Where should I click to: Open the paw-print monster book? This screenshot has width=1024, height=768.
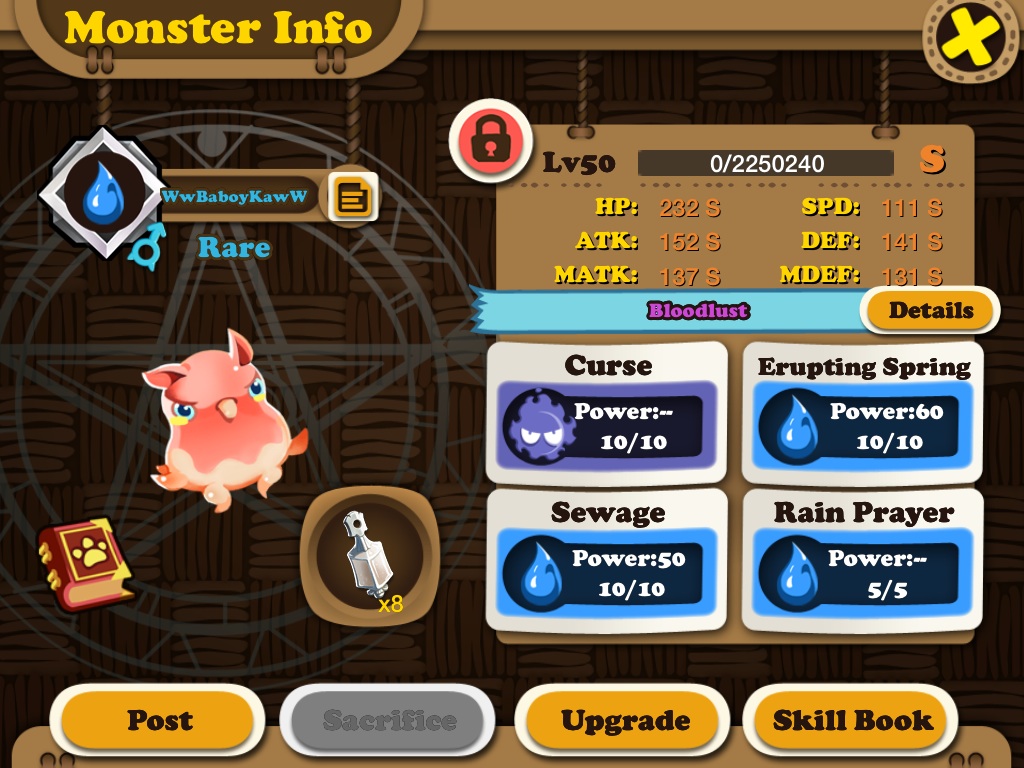(x=84, y=563)
